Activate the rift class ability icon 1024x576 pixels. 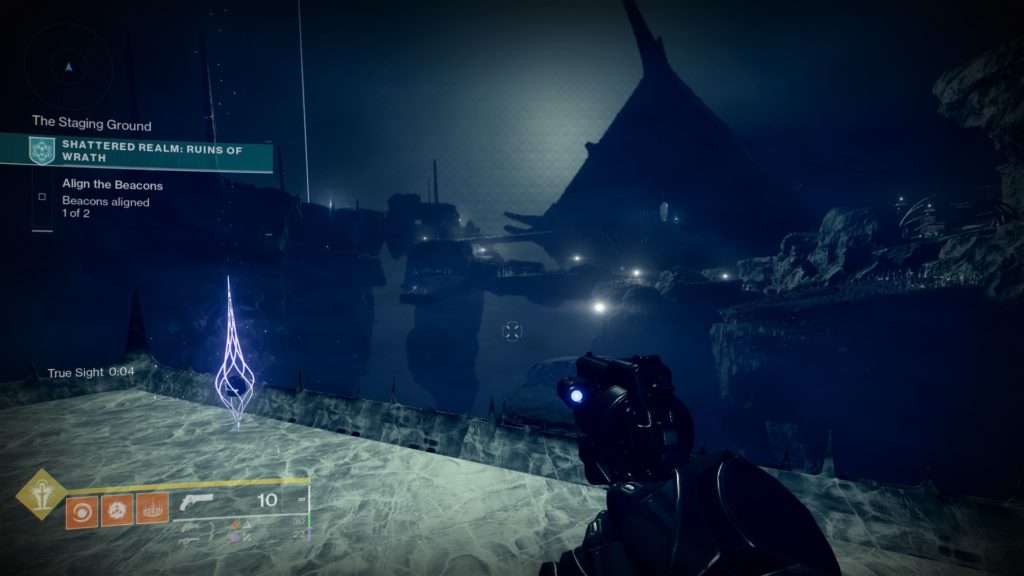point(152,510)
